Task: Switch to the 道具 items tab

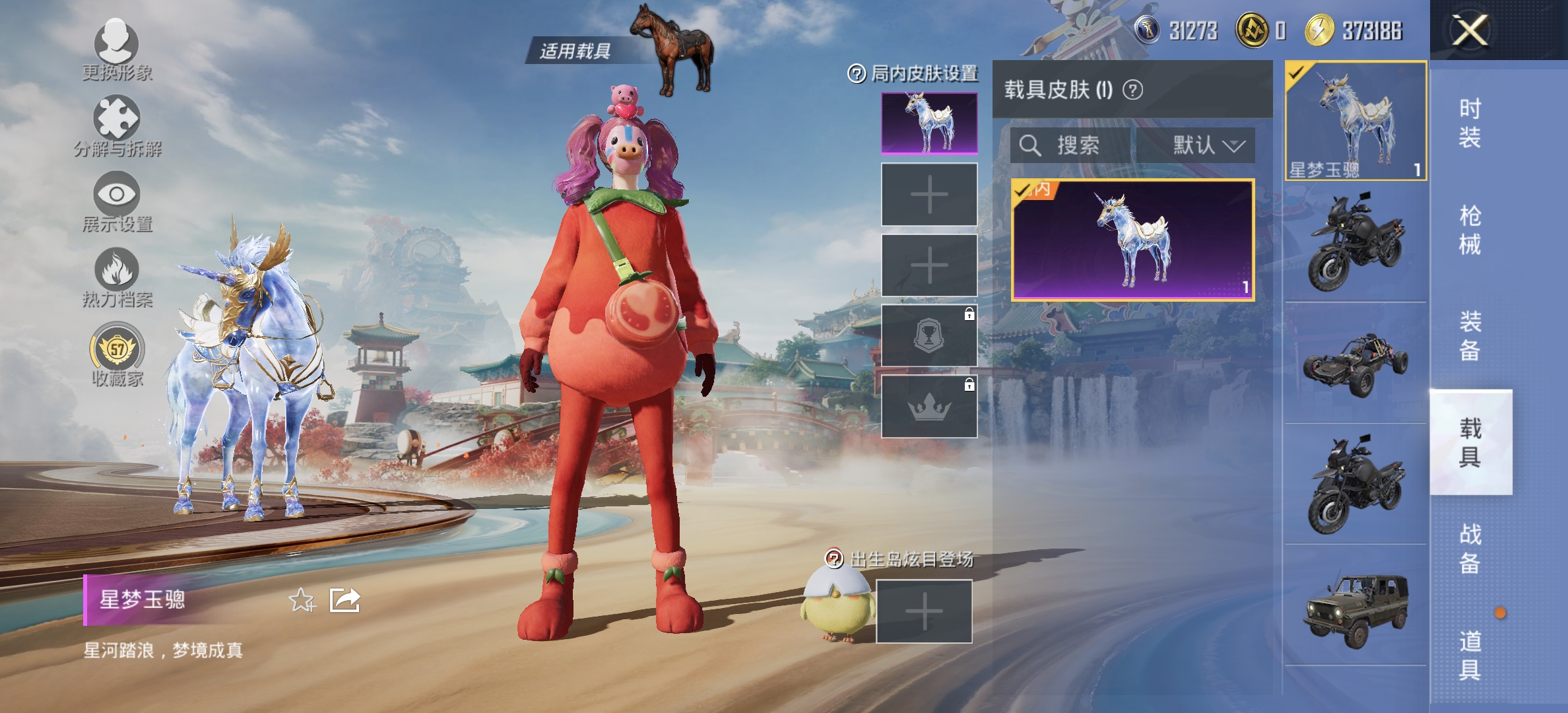Action: tap(1470, 655)
